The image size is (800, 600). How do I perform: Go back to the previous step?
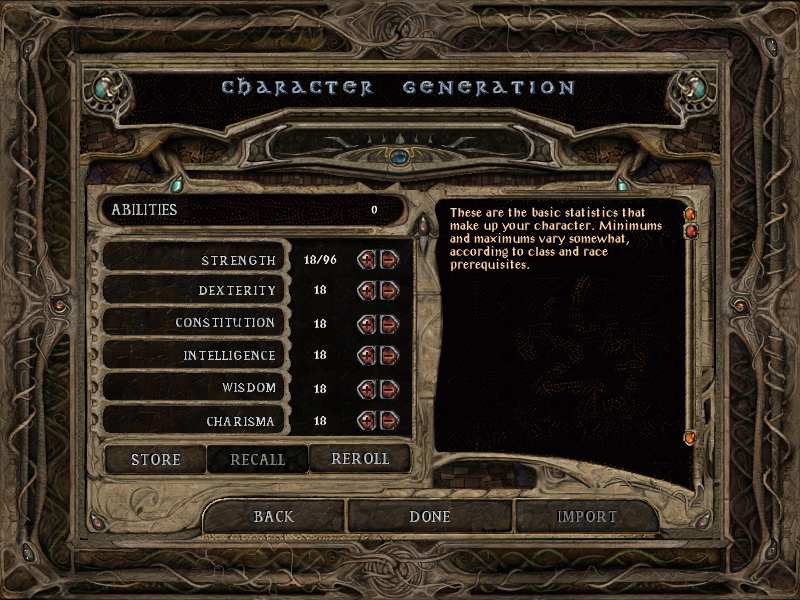pos(274,517)
